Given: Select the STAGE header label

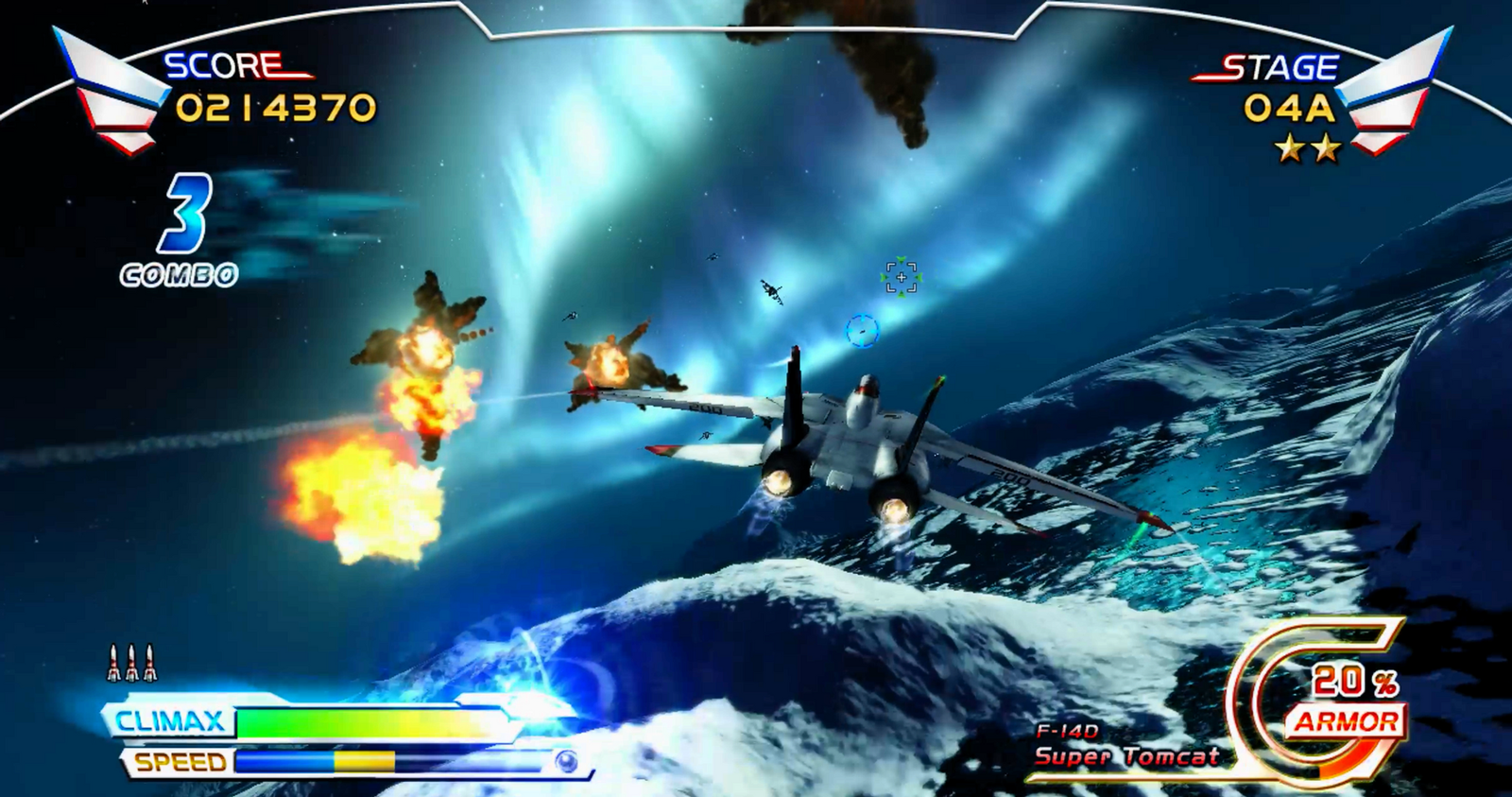Looking at the screenshot, I should [x=1282, y=66].
